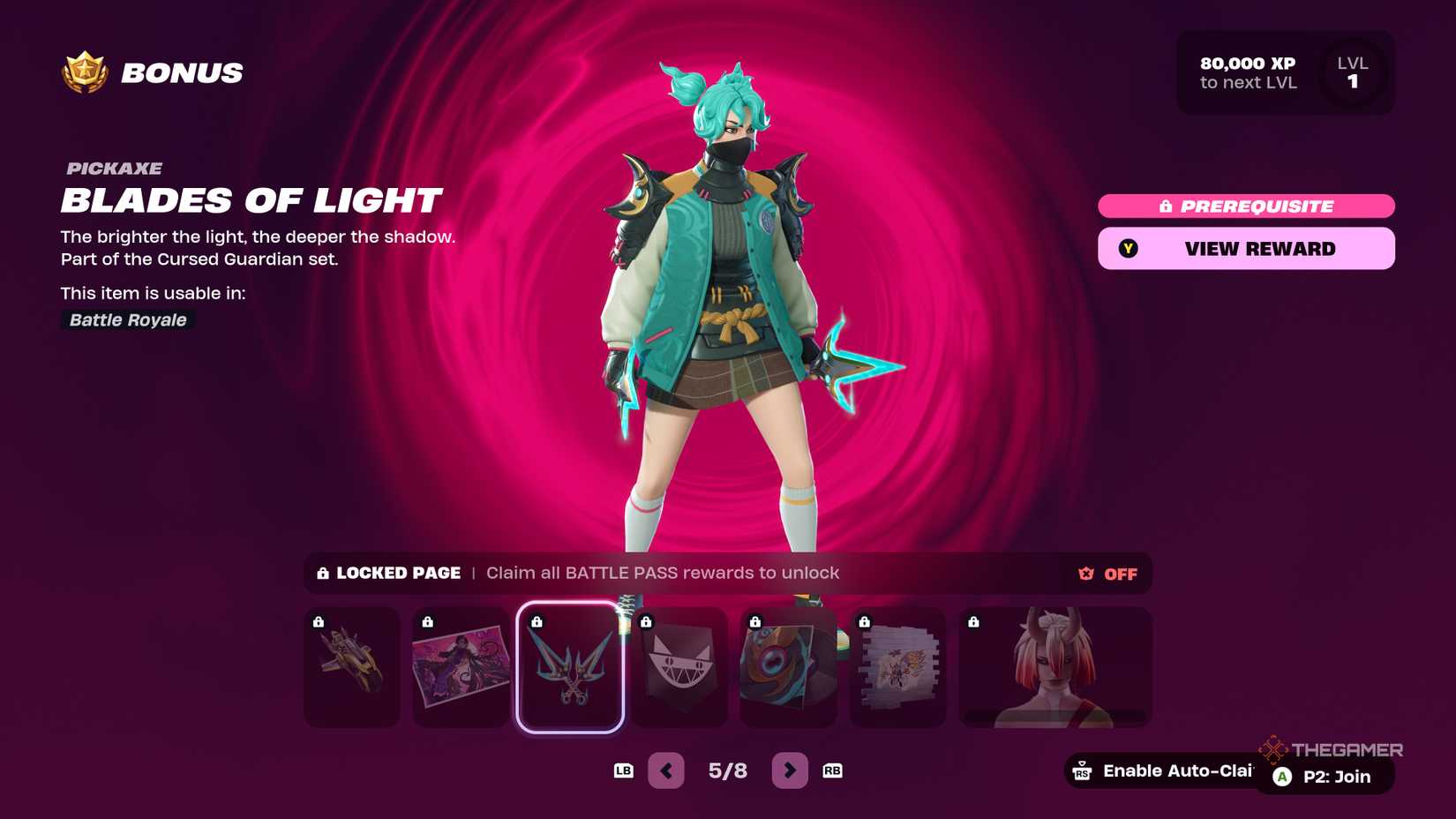
Task: Toggle the PREREQUISITE lock indicator
Action: [1246, 206]
